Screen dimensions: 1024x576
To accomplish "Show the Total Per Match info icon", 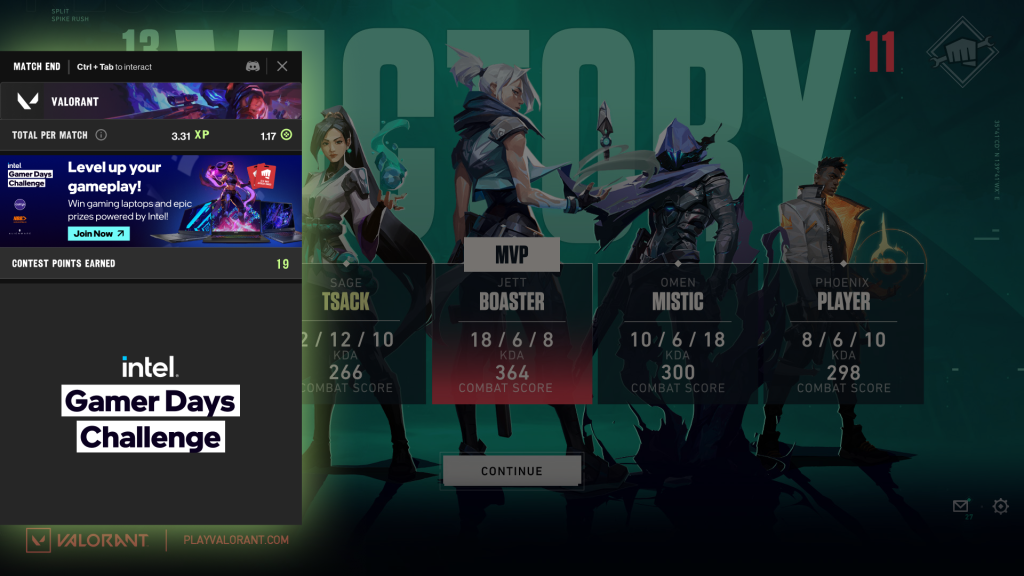I will click(101, 135).
